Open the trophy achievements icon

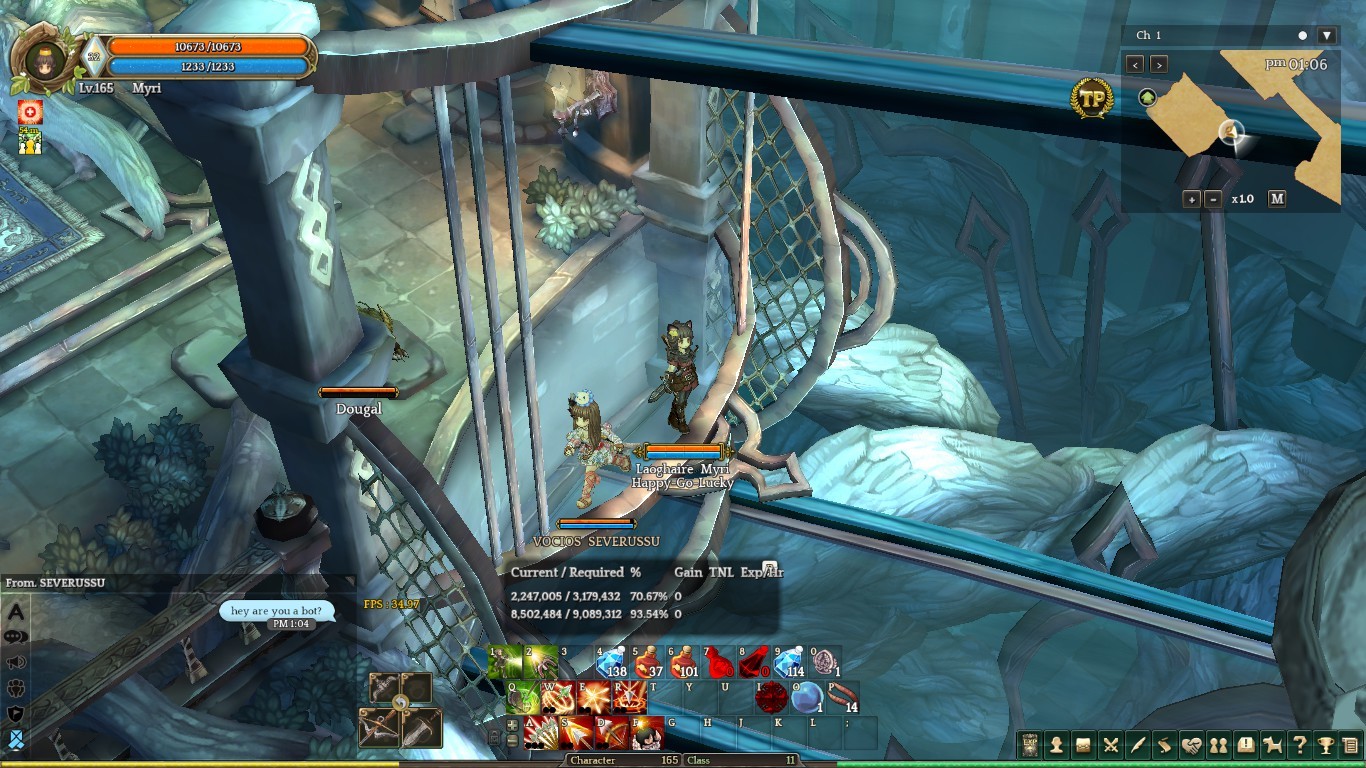(1325, 745)
